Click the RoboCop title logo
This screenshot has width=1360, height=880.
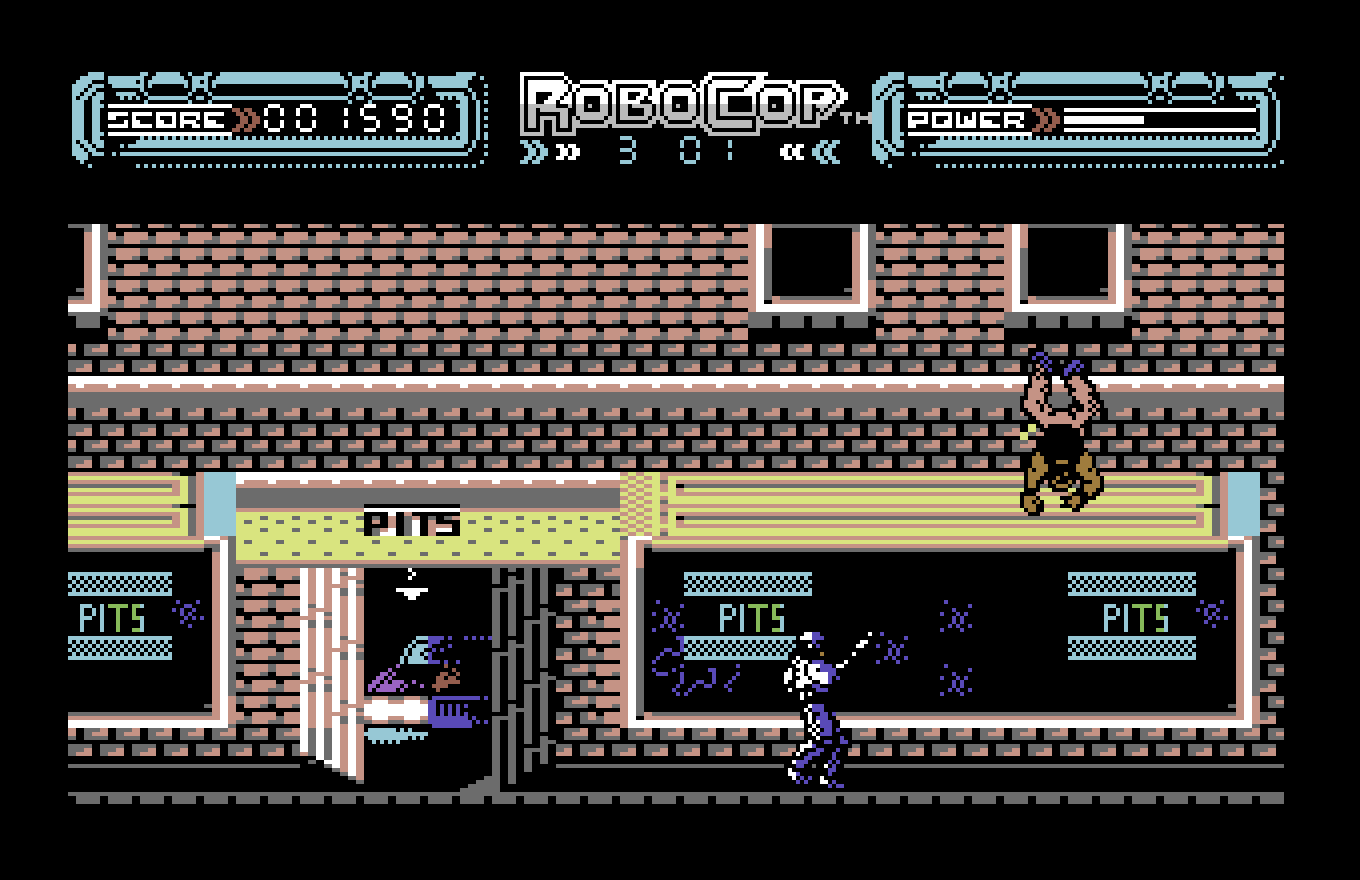pos(680,100)
